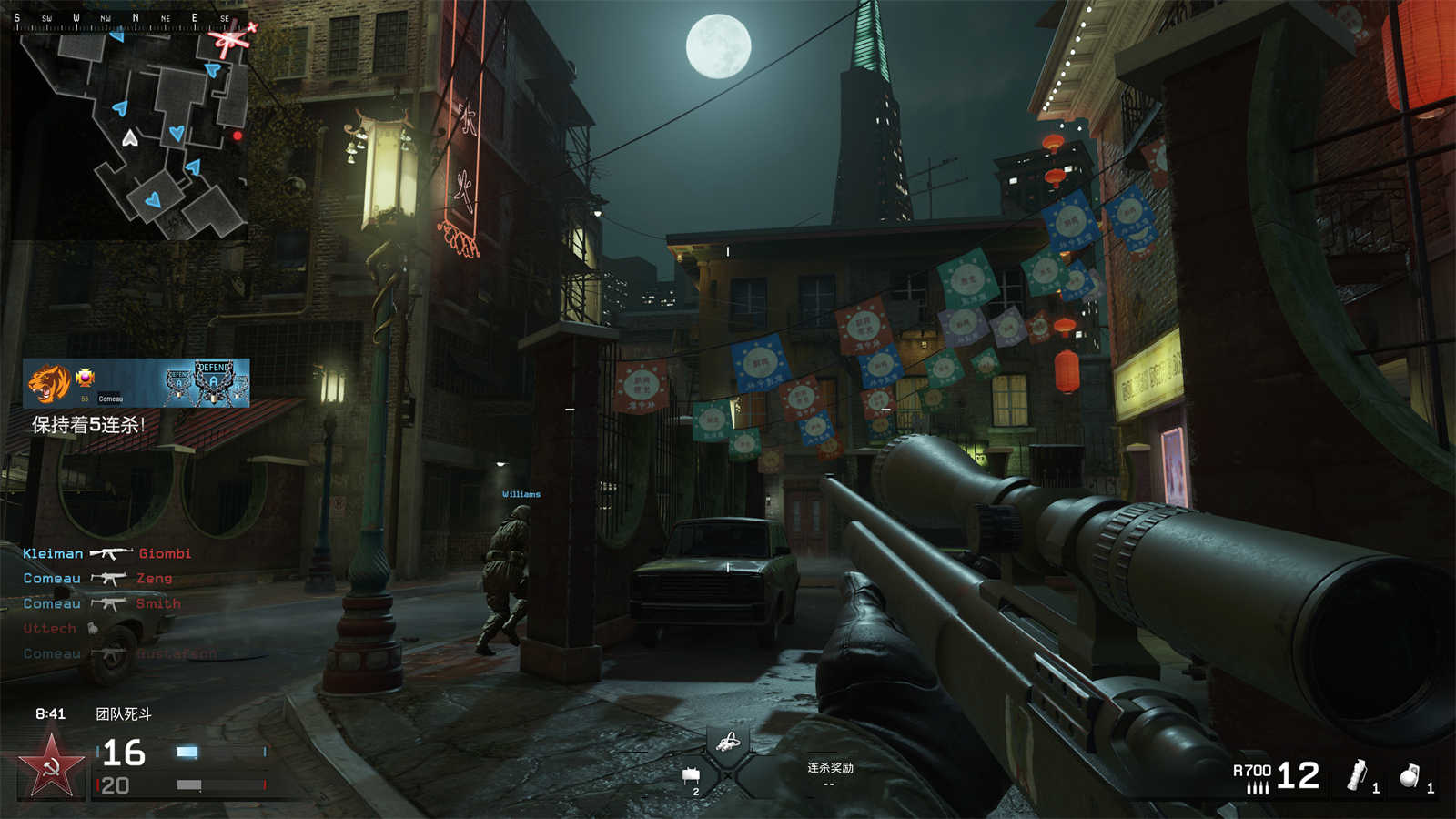This screenshot has width=1456, height=819.
Task: Select the white player arrow on the minimap
Action: click(x=130, y=138)
